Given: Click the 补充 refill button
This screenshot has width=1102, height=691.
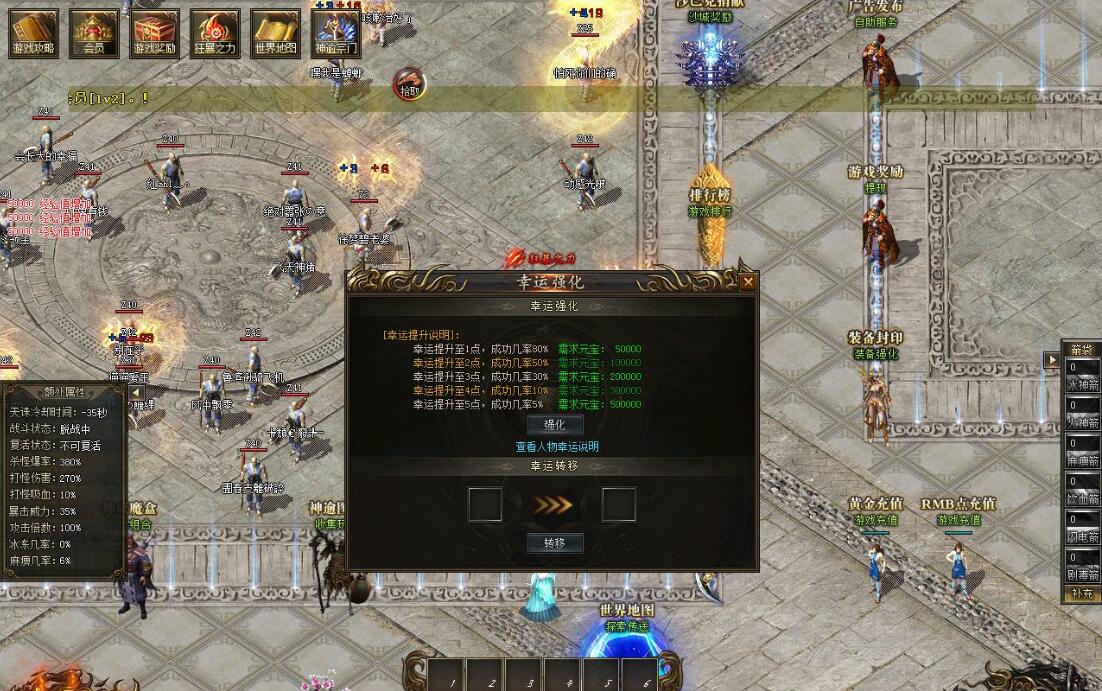Looking at the screenshot, I should click(x=1081, y=594).
